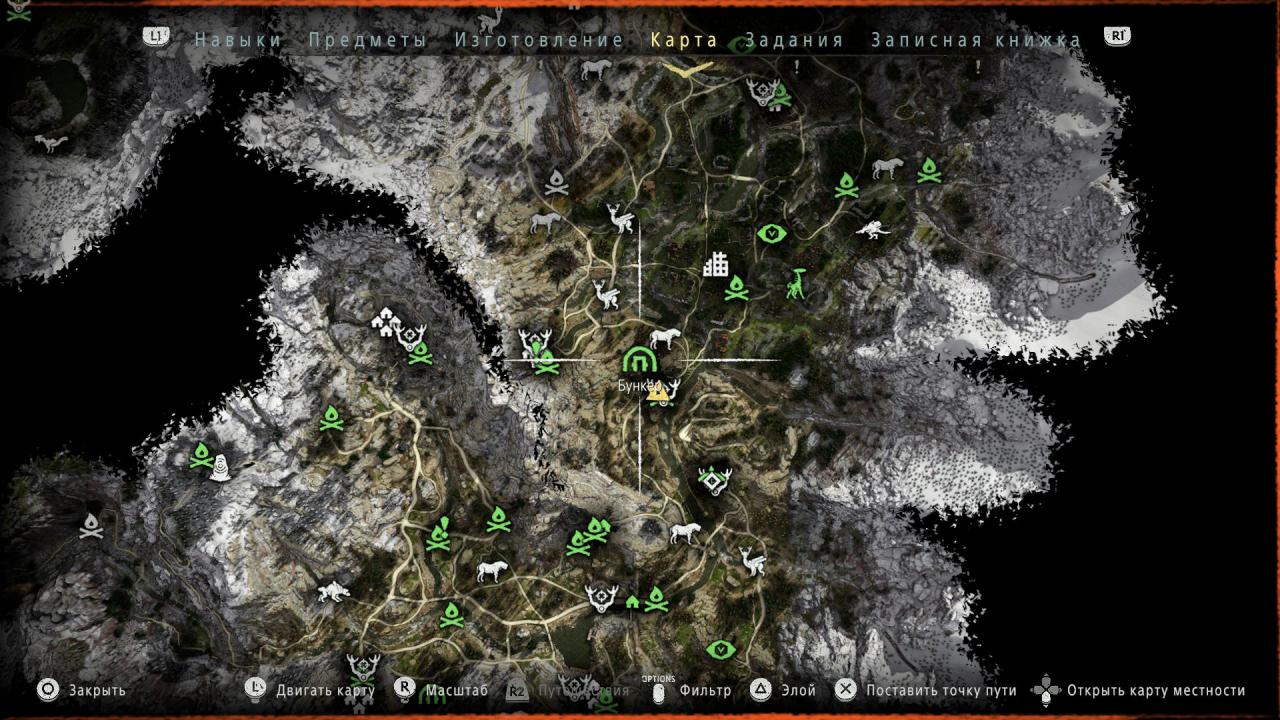The width and height of the screenshot is (1280, 720).
Task: Select the green Бункер arch marker
Action: (x=638, y=359)
